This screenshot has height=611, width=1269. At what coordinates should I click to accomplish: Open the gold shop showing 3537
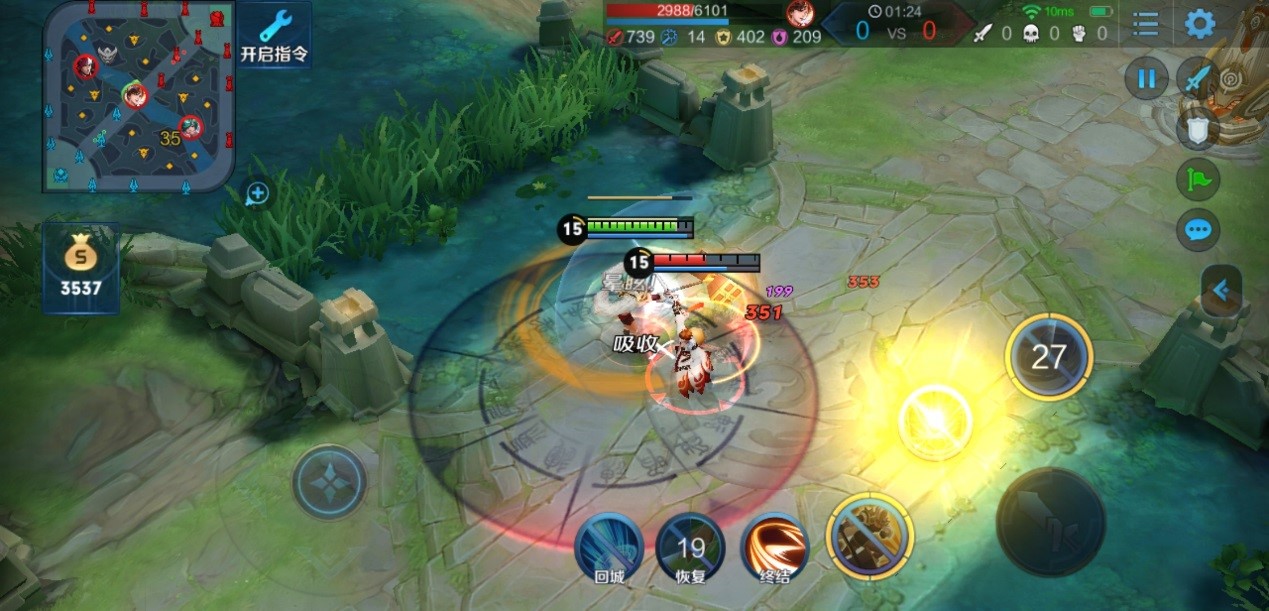tap(80, 268)
